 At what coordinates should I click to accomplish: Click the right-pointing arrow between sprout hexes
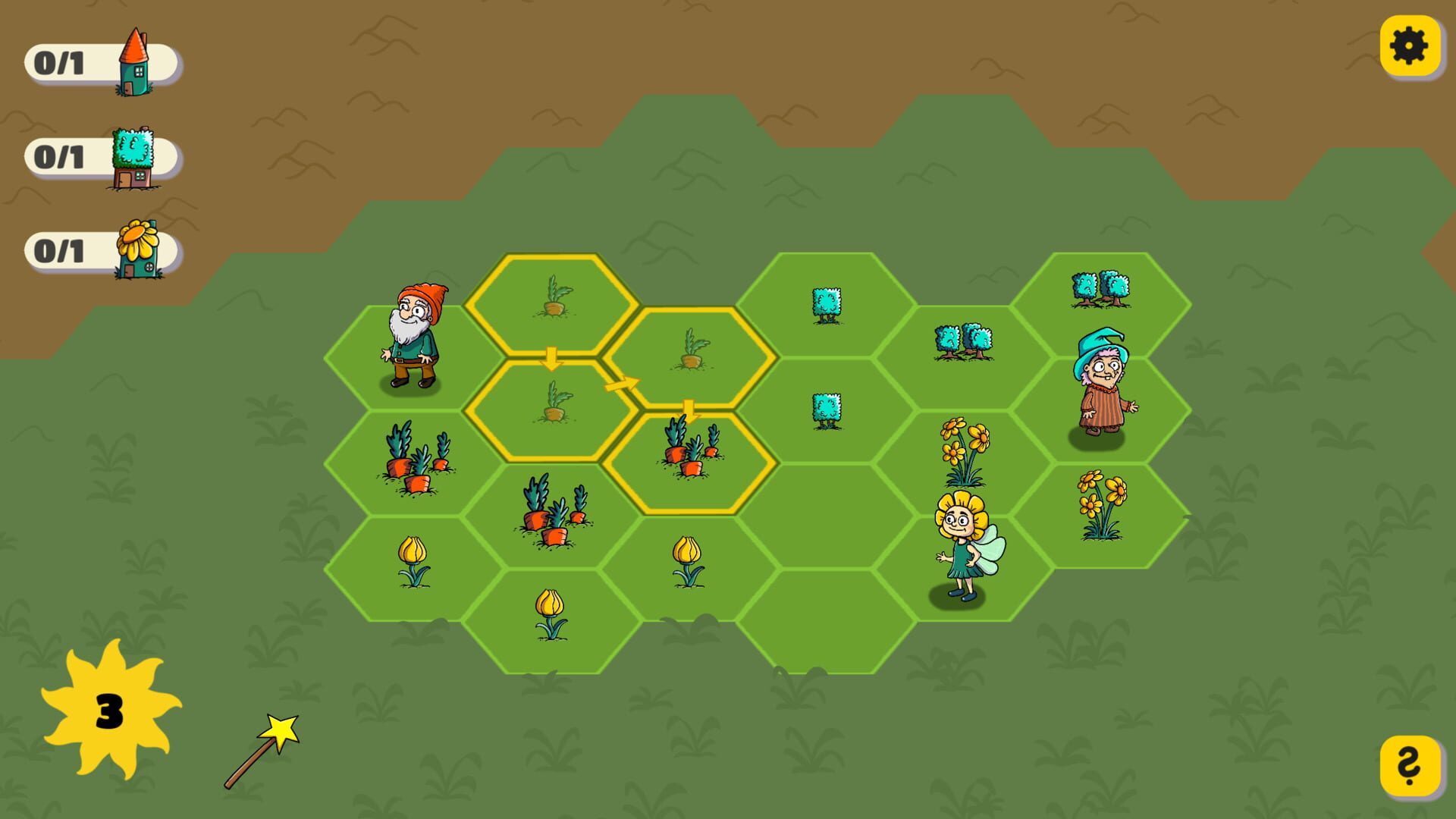(620, 383)
